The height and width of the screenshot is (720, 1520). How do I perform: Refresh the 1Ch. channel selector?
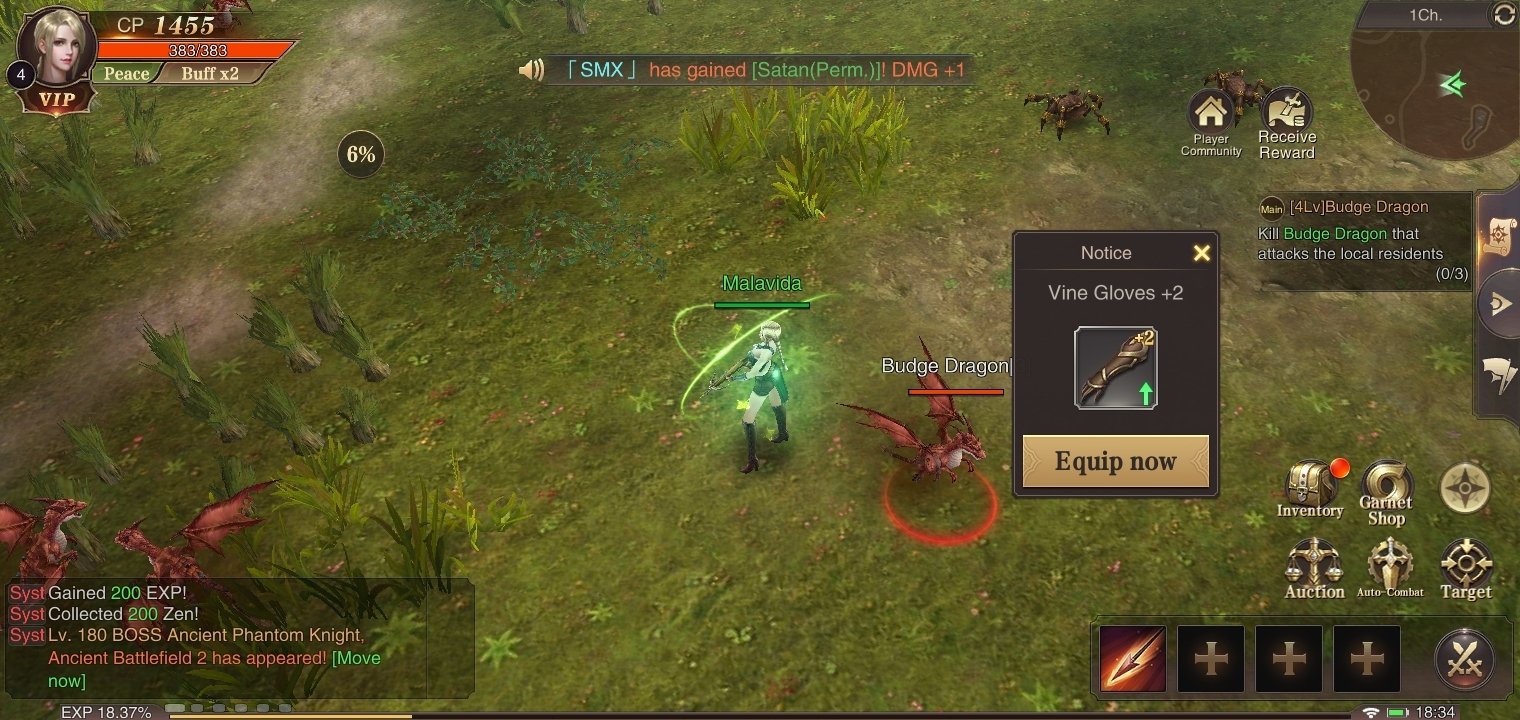coord(1502,14)
